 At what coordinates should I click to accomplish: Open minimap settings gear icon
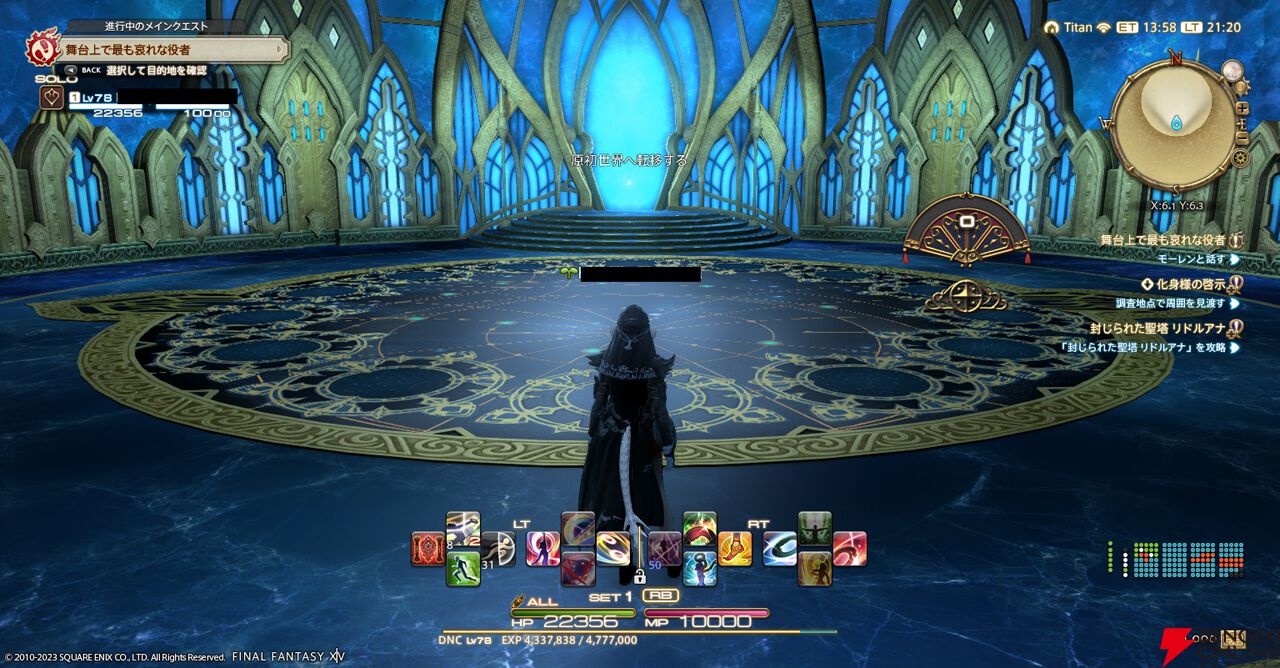tap(1241, 157)
